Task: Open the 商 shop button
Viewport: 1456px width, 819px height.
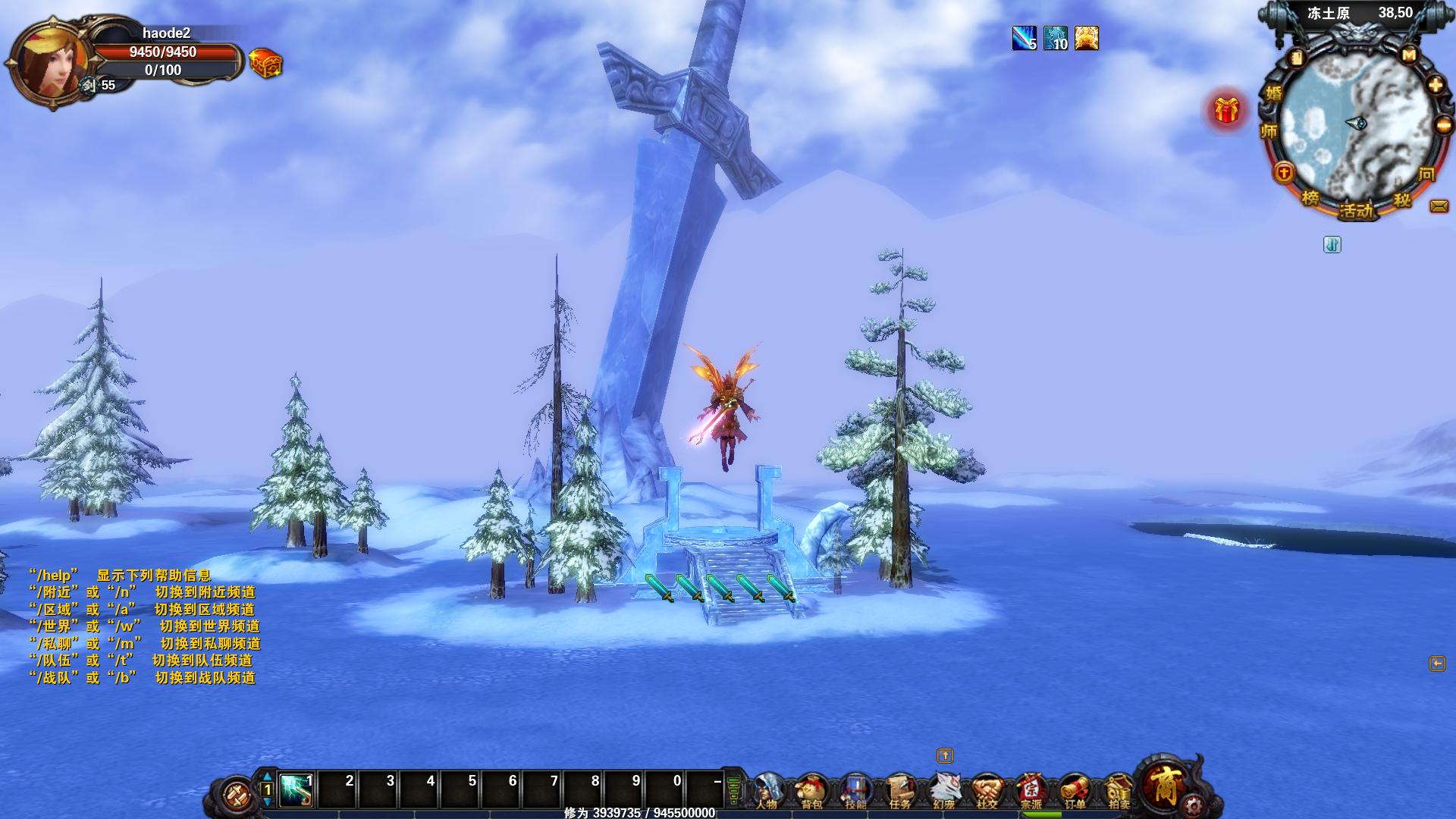Action: (x=1163, y=781)
